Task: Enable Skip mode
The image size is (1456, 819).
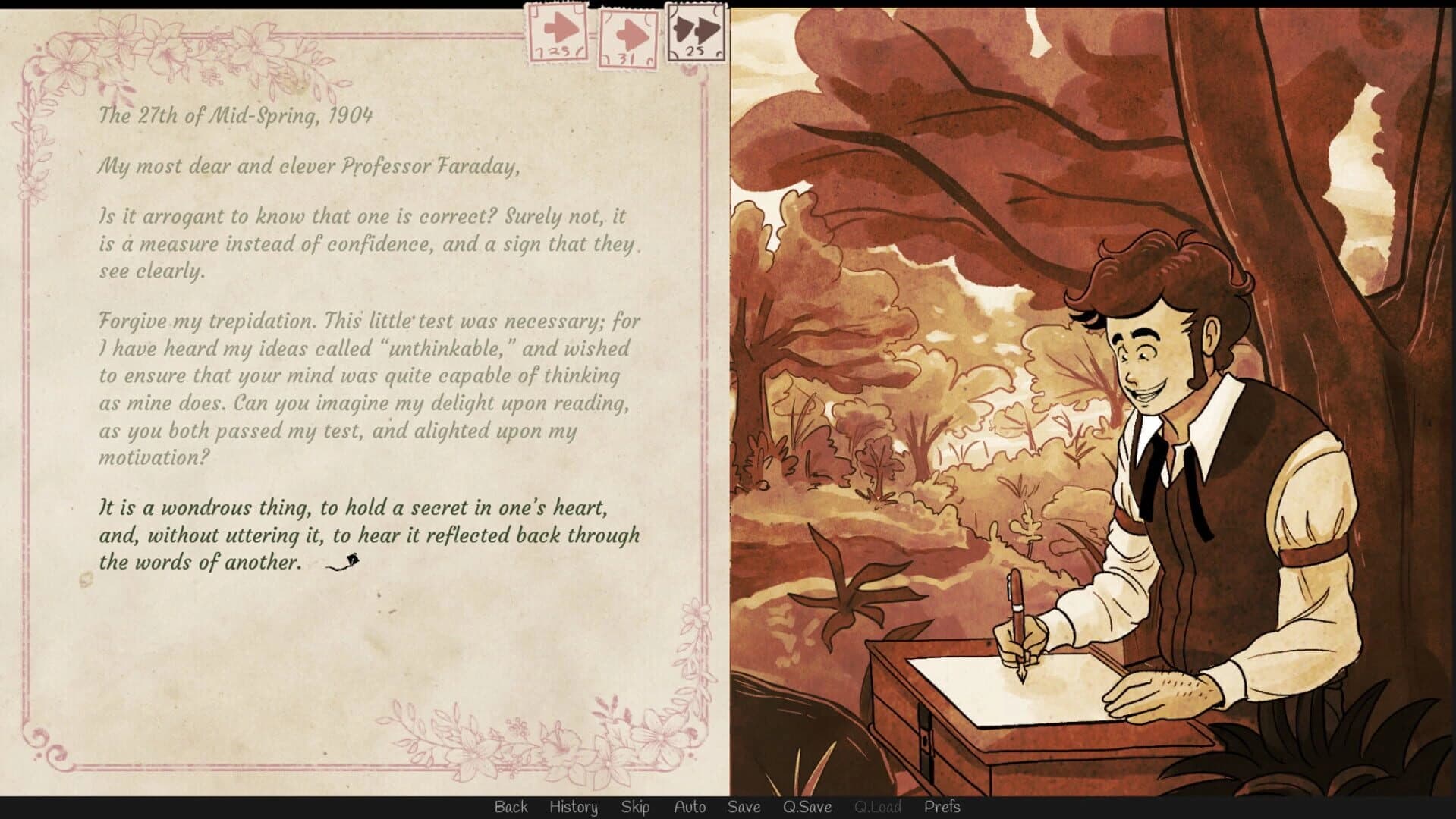Action: [636, 807]
